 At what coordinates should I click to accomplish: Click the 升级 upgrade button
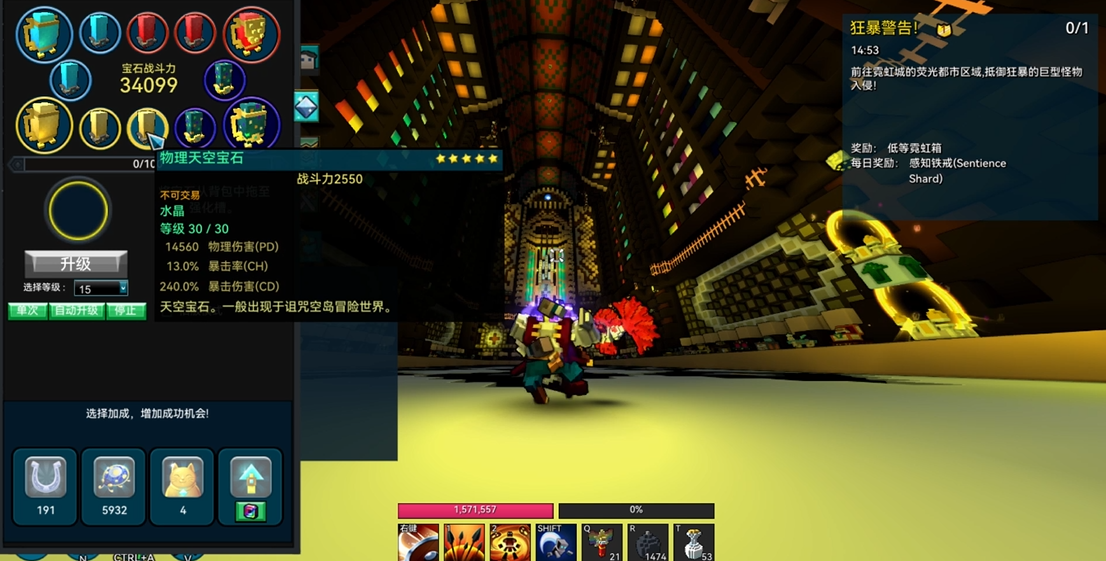(x=76, y=264)
